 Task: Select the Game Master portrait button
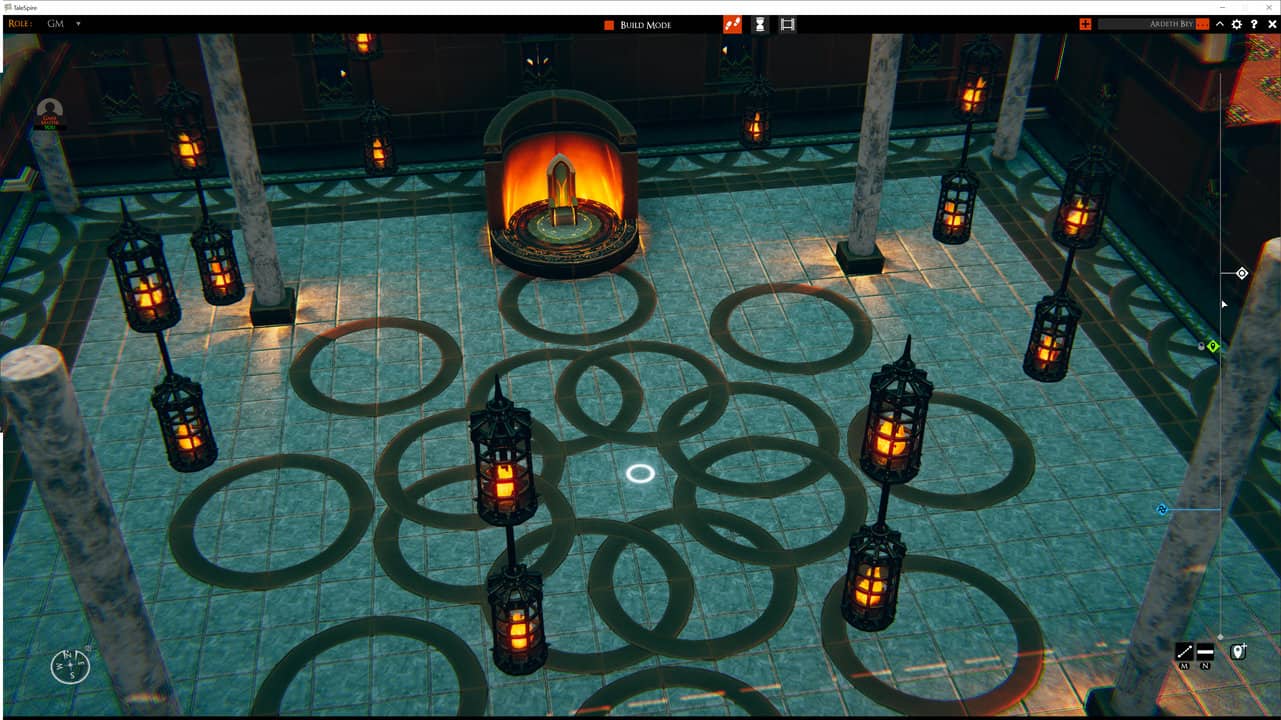pos(48,108)
